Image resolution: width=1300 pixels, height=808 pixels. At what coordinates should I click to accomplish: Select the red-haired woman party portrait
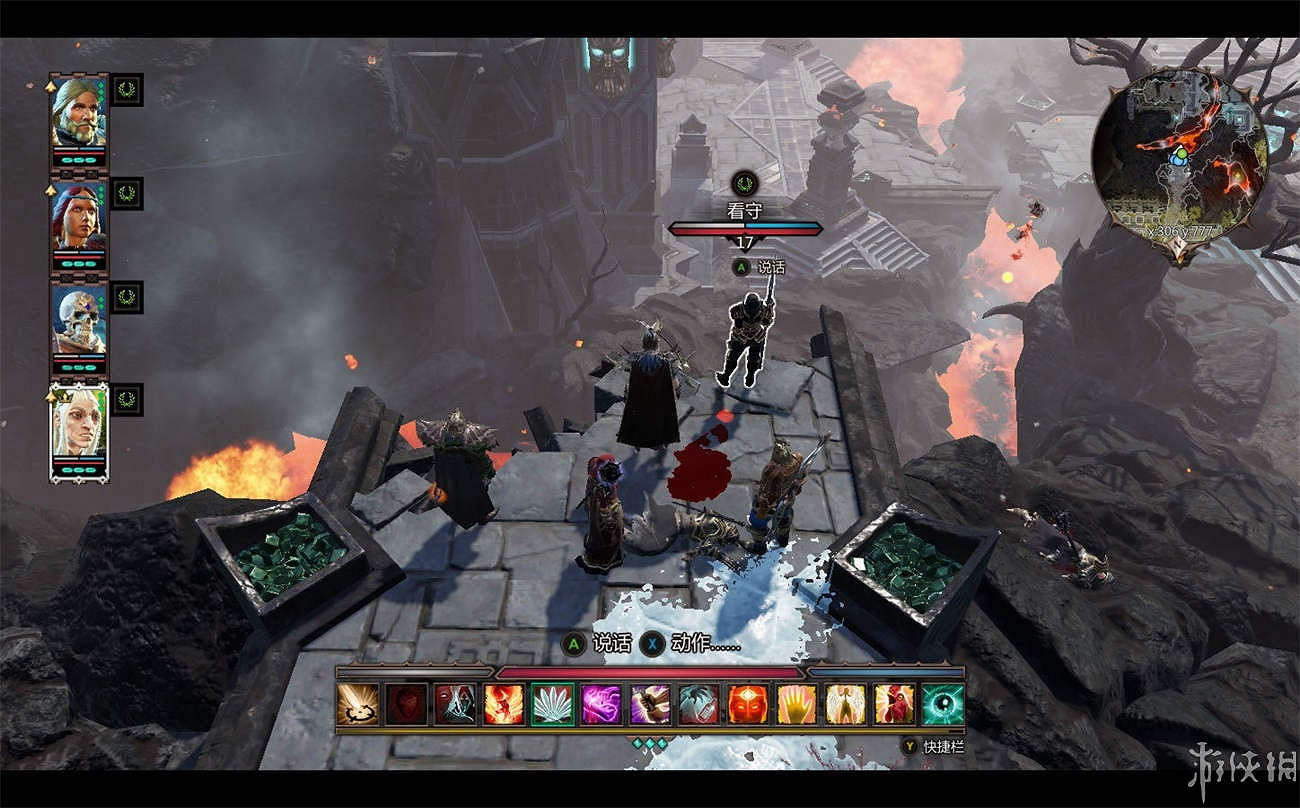pyautogui.click(x=79, y=216)
